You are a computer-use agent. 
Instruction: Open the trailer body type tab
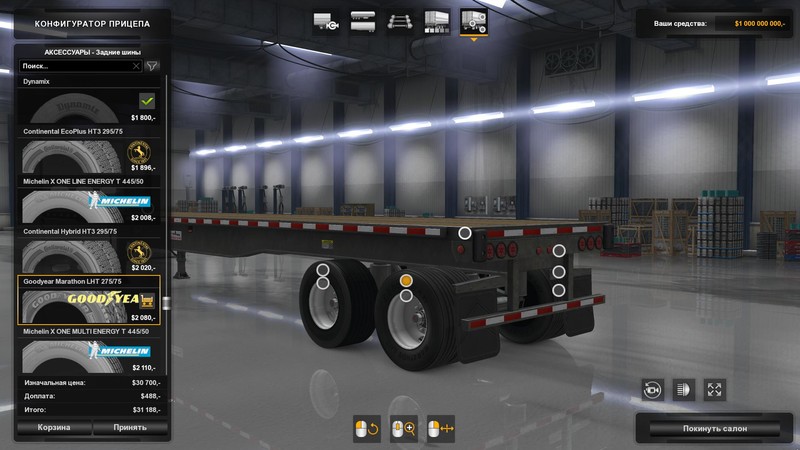pos(362,21)
